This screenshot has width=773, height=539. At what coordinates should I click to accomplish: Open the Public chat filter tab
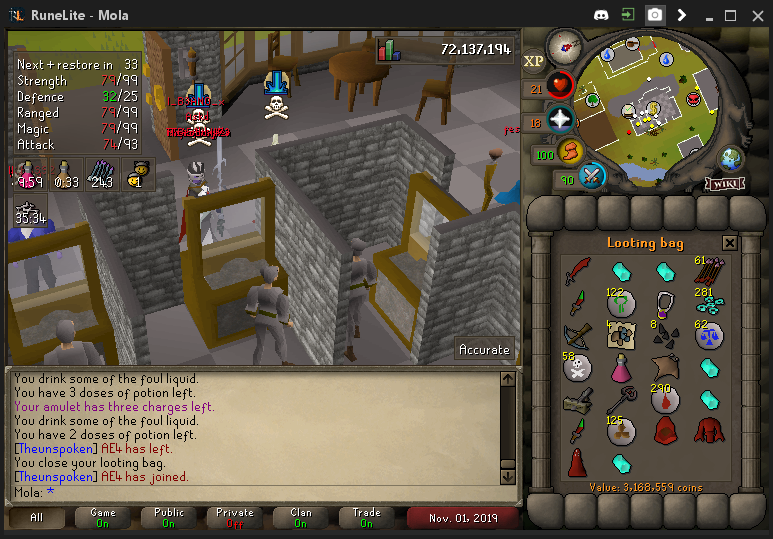[169, 517]
